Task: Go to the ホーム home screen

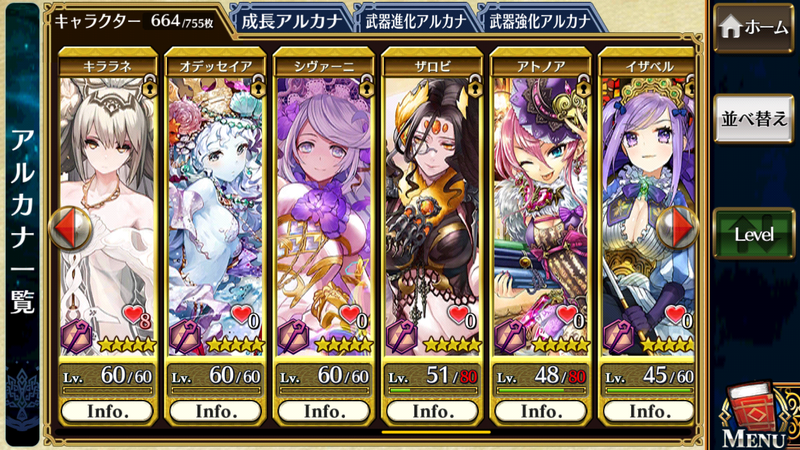Action: coord(755,27)
